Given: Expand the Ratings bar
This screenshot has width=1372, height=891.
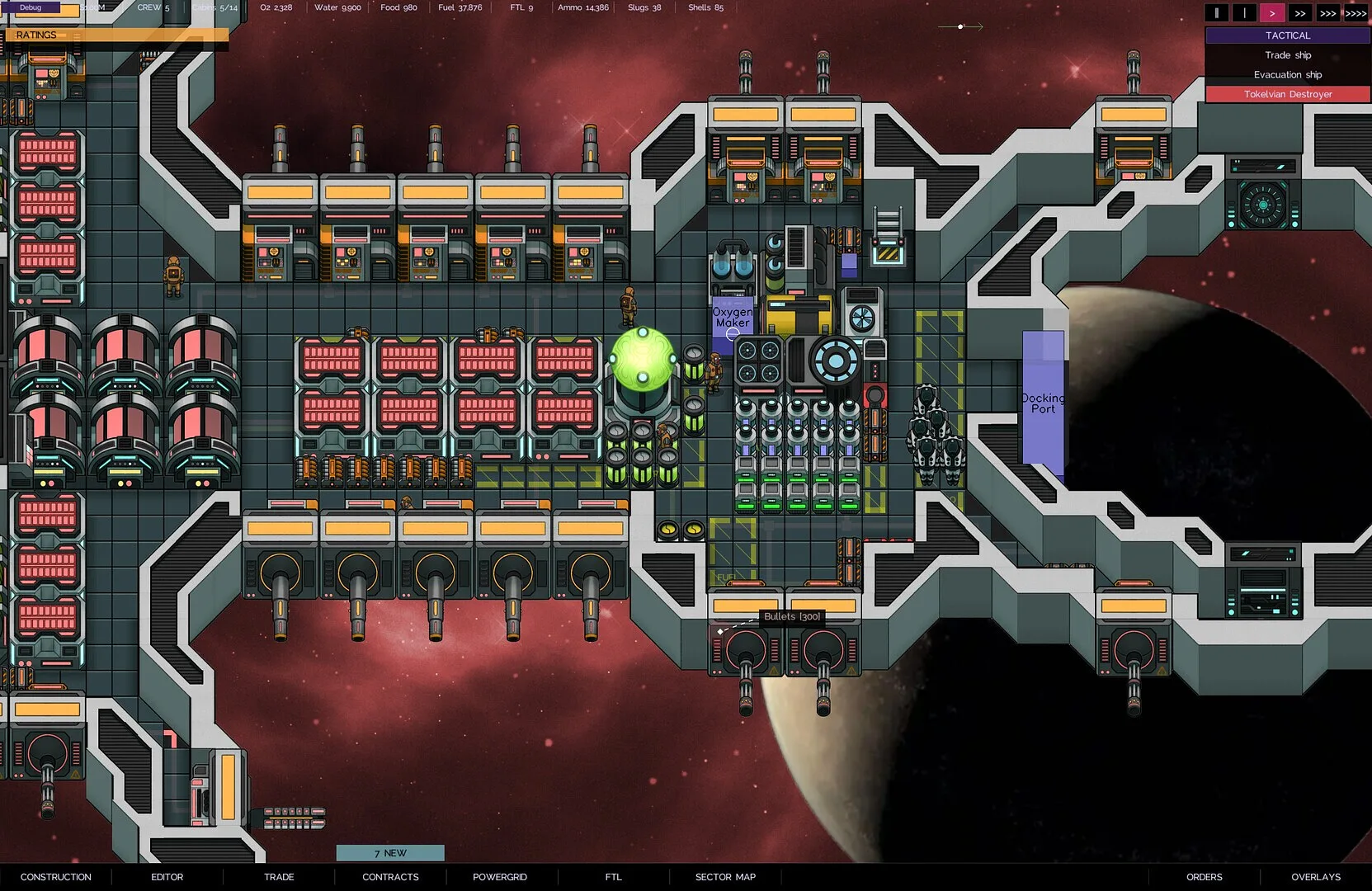Looking at the screenshot, I should coord(116,35).
